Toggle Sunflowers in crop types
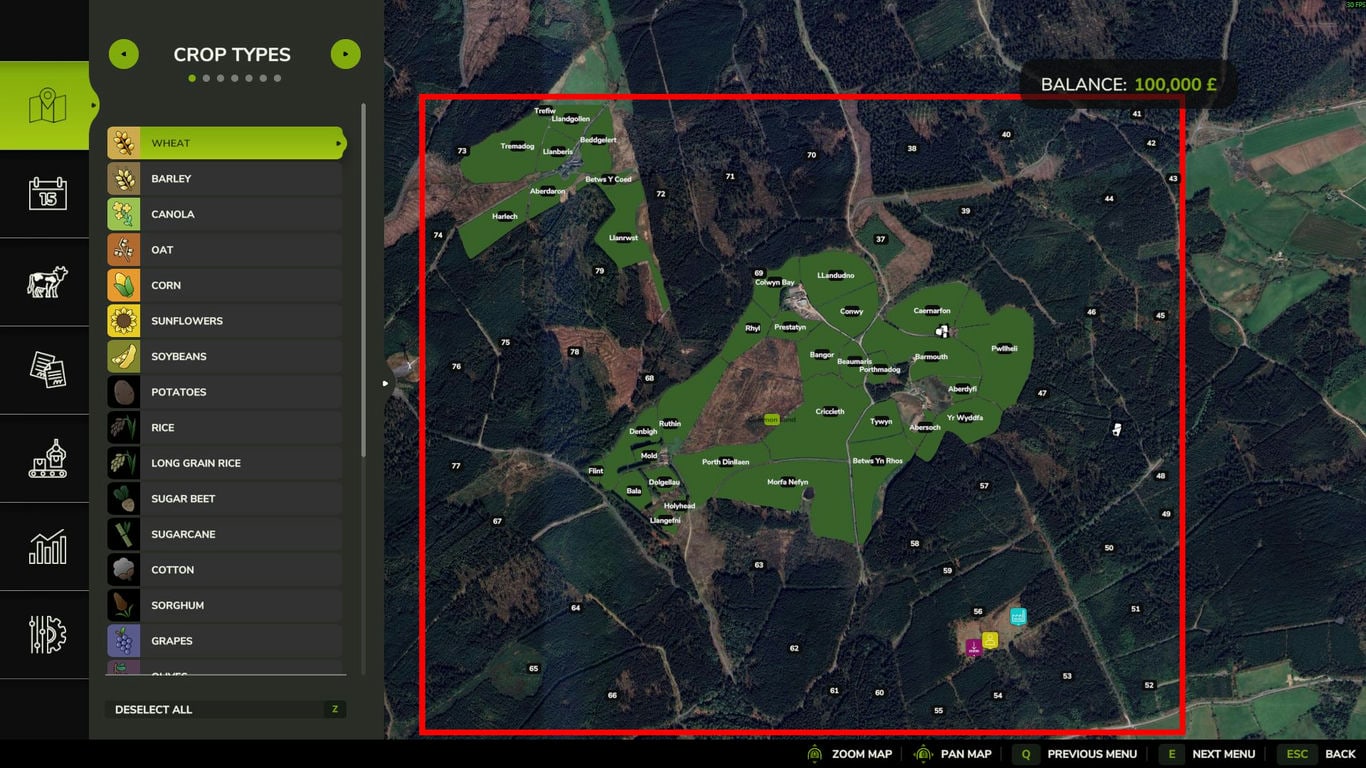Viewport: 1366px width, 768px height. pos(226,321)
